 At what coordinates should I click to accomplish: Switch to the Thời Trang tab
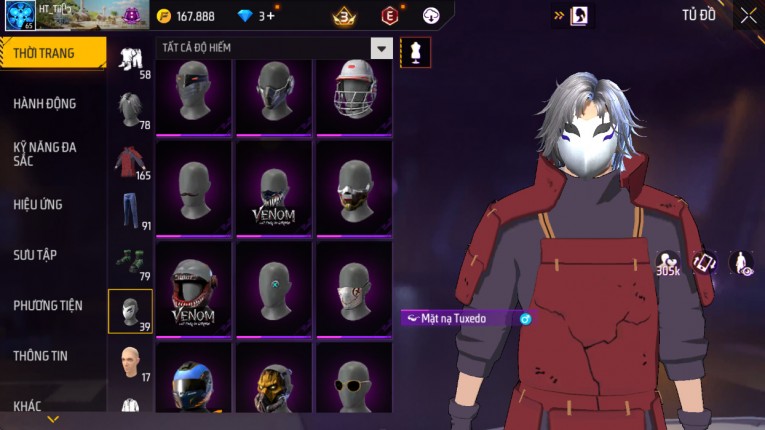pos(50,53)
